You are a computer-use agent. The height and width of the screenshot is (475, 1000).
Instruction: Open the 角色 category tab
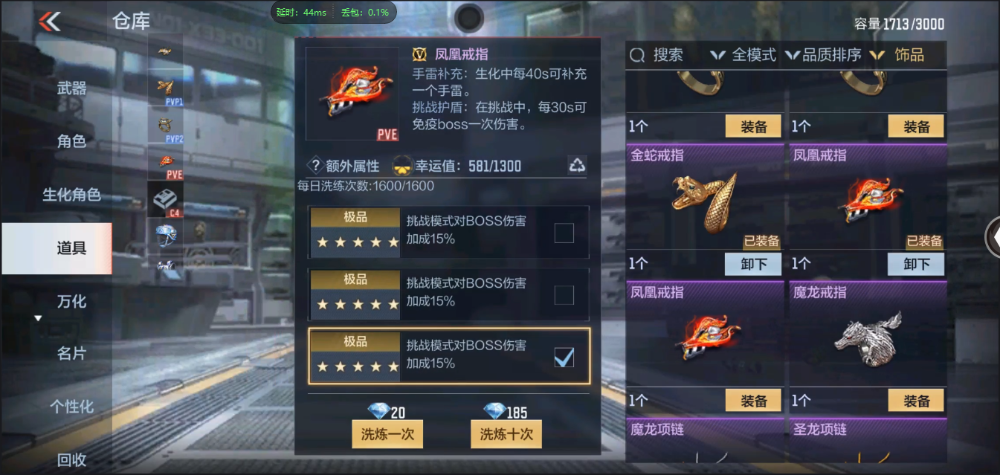71,141
